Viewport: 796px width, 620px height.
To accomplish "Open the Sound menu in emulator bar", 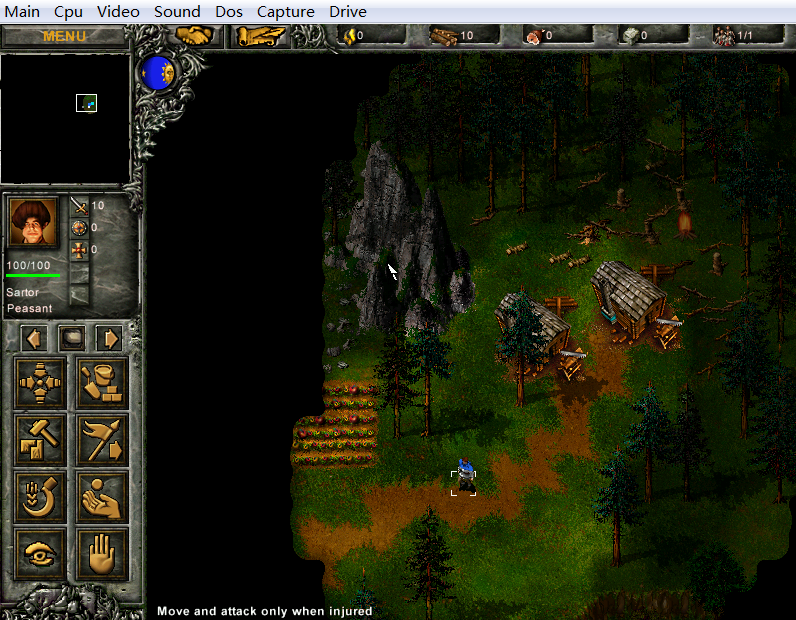I will tap(177, 12).
